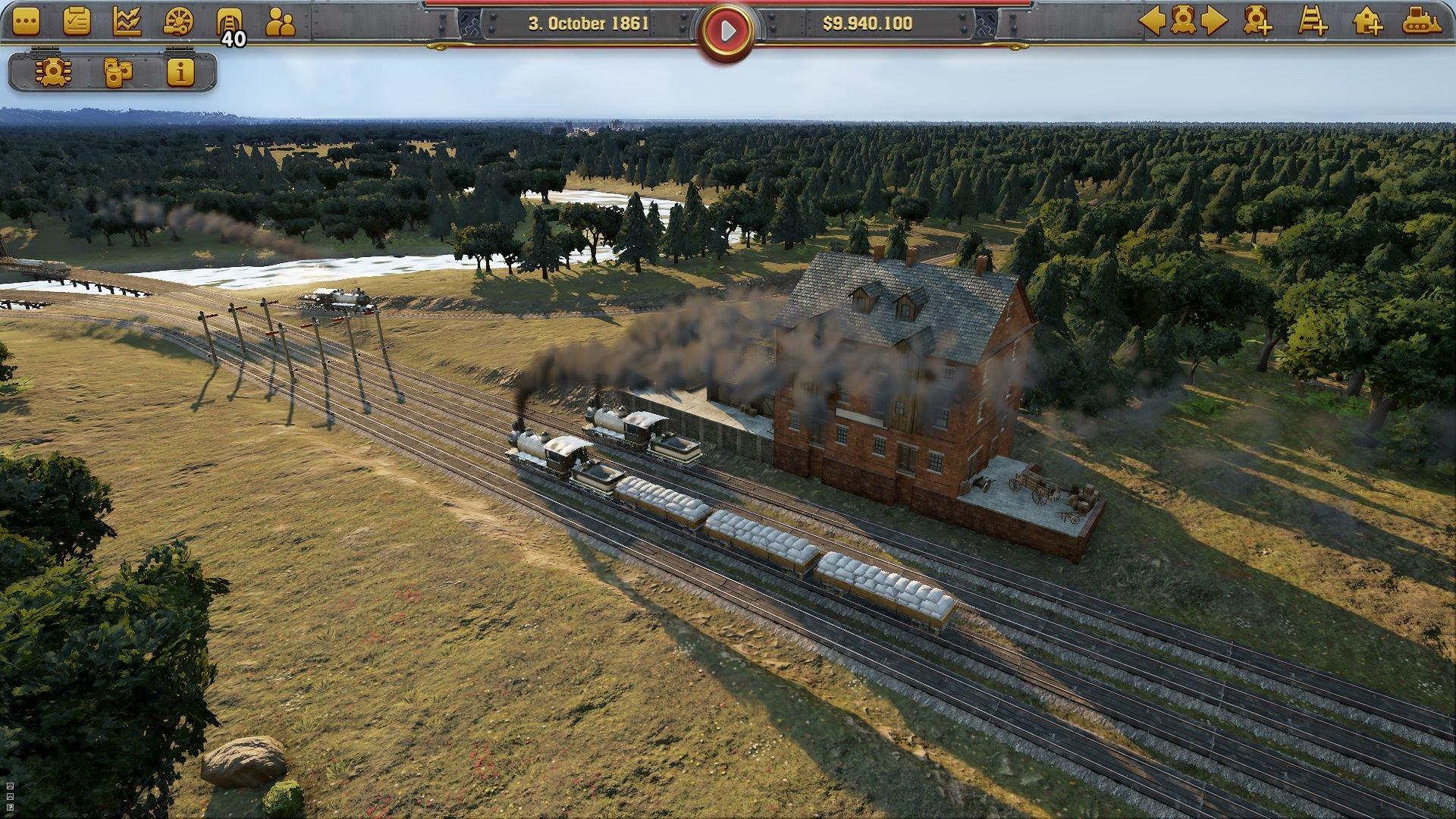Switch to the locomotive tab in station panel

[x=53, y=73]
